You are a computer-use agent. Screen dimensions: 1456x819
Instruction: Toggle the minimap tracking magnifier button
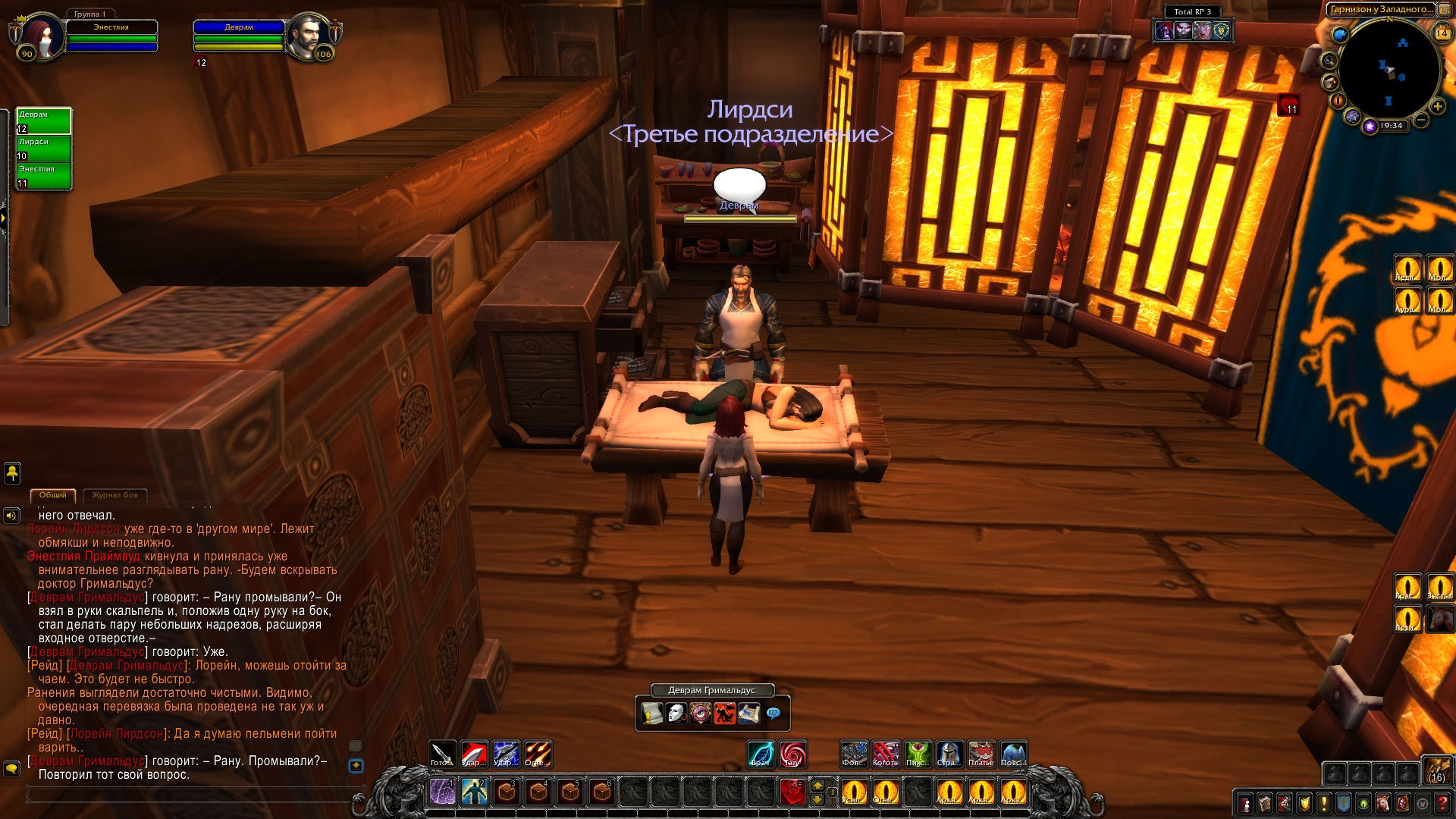(1329, 60)
